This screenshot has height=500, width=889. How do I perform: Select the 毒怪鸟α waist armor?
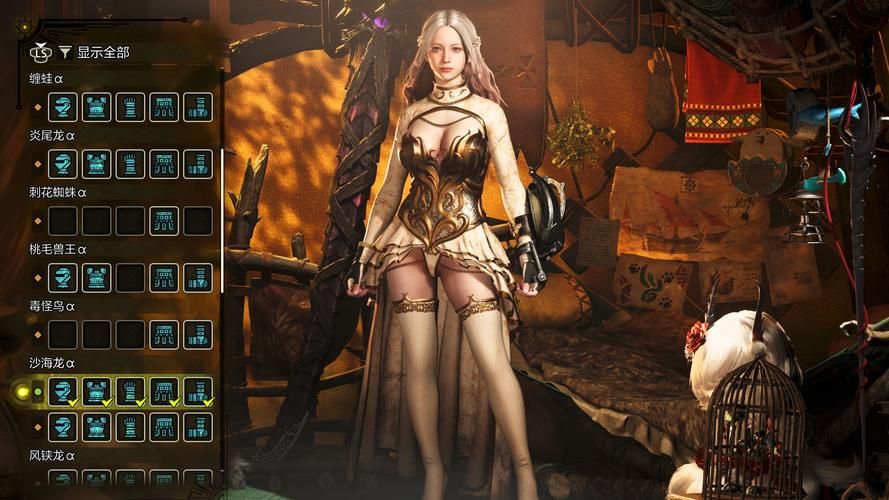(164, 335)
